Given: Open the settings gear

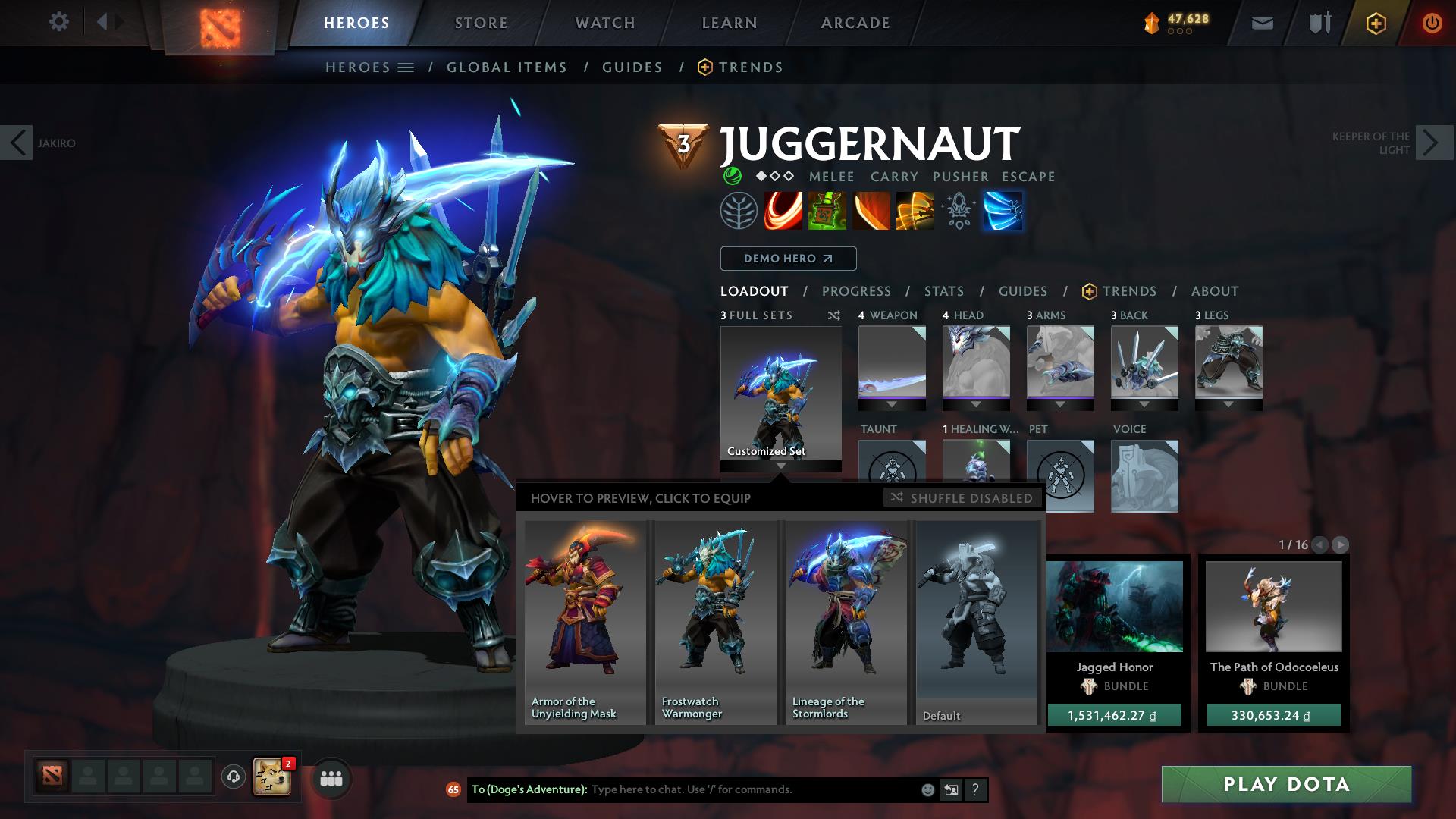Looking at the screenshot, I should [x=59, y=23].
